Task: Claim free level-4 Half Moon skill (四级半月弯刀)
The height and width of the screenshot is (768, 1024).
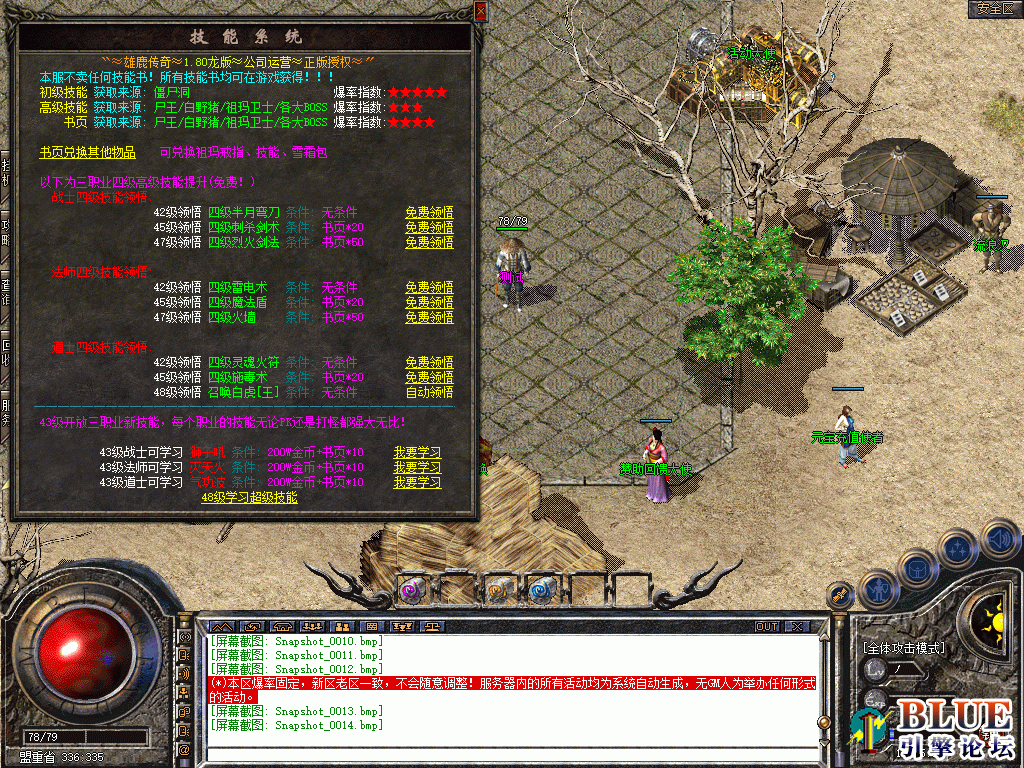Action: coord(429,213)
